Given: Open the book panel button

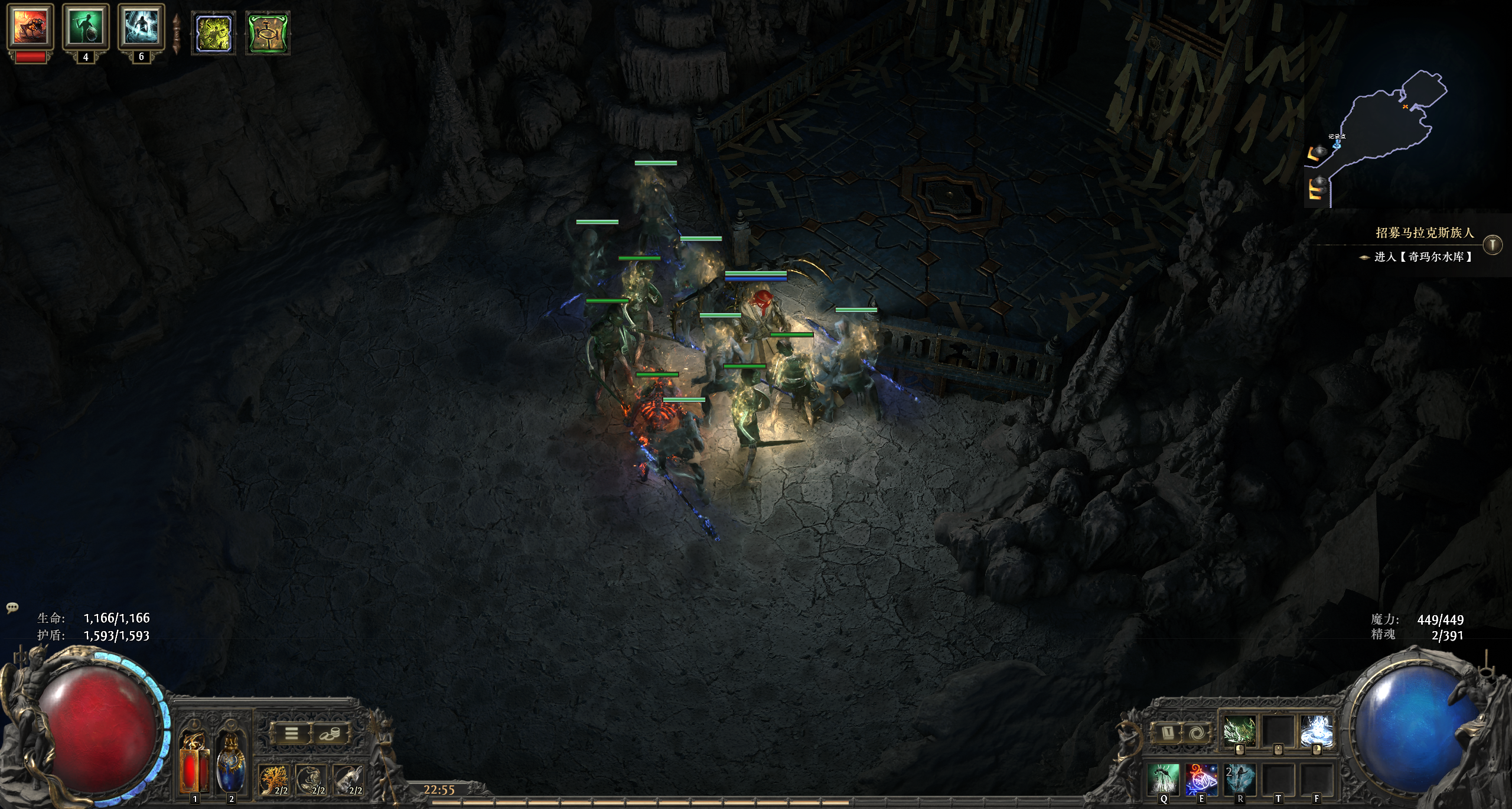Looking at the screenshot, I should pos(1168,734).
